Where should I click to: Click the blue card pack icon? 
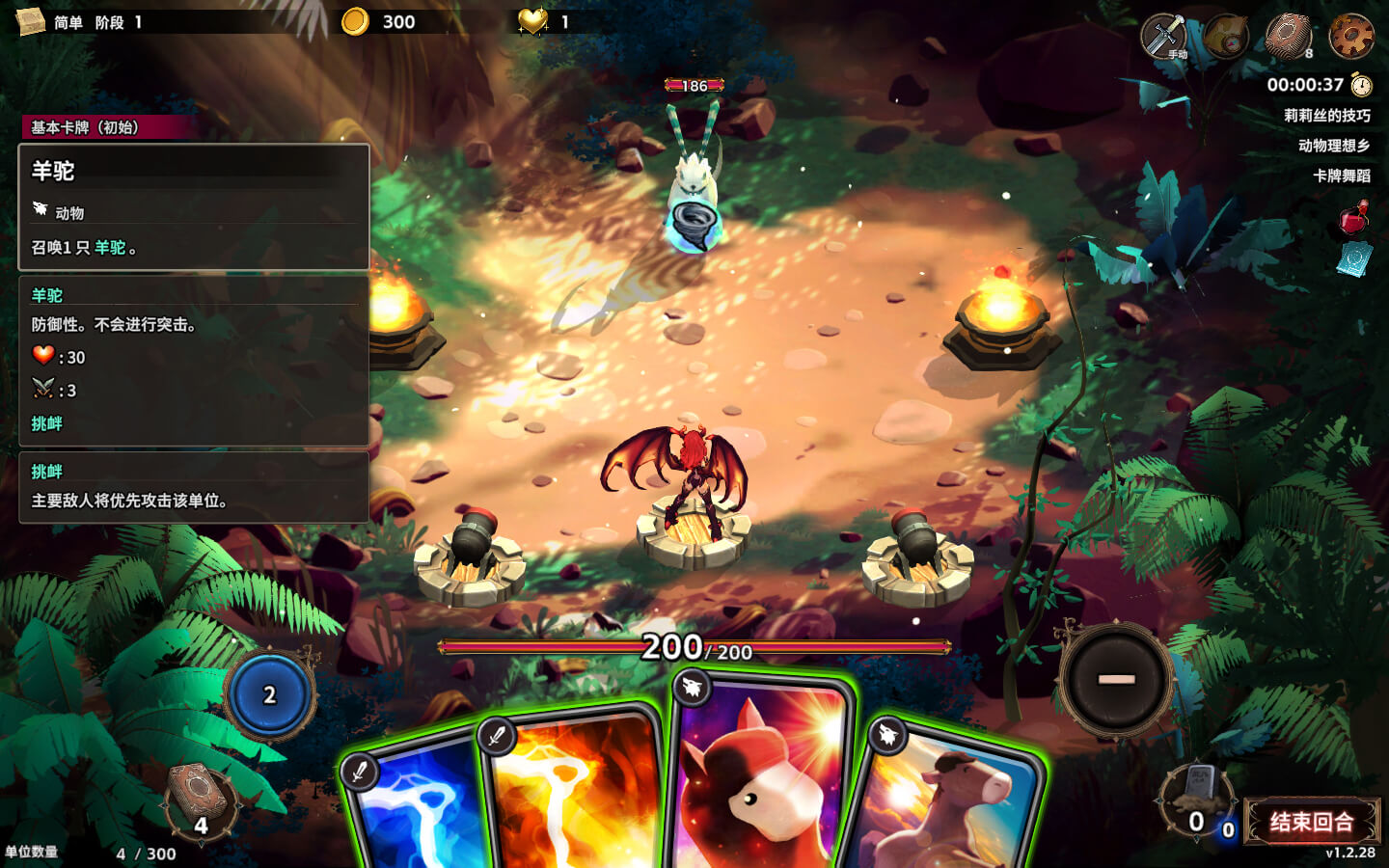pyautogui.click(x=1354, y=258)
